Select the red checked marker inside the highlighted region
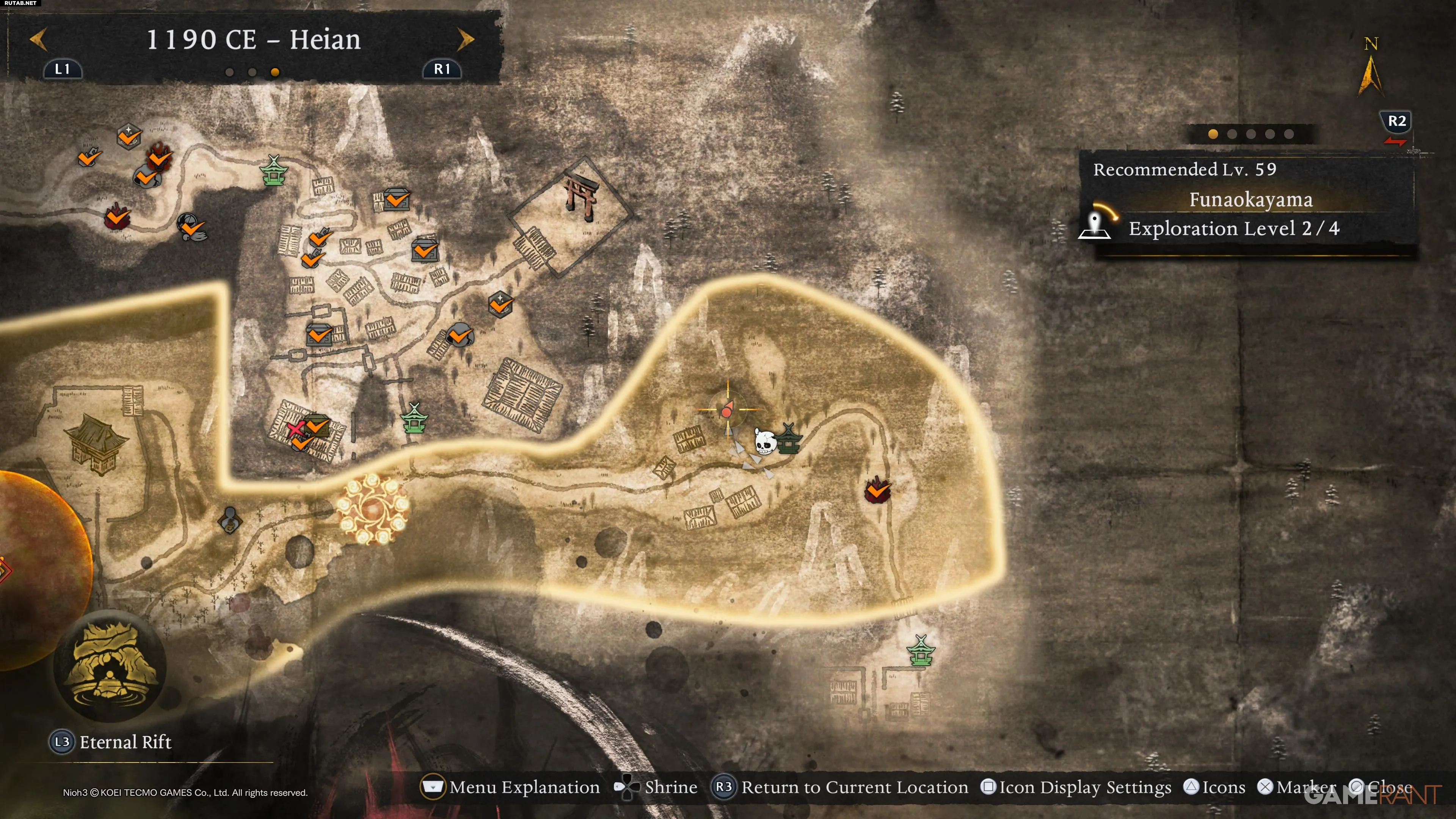The width and height of the screenshot is (1456, 819). click(x=877, y=490)
